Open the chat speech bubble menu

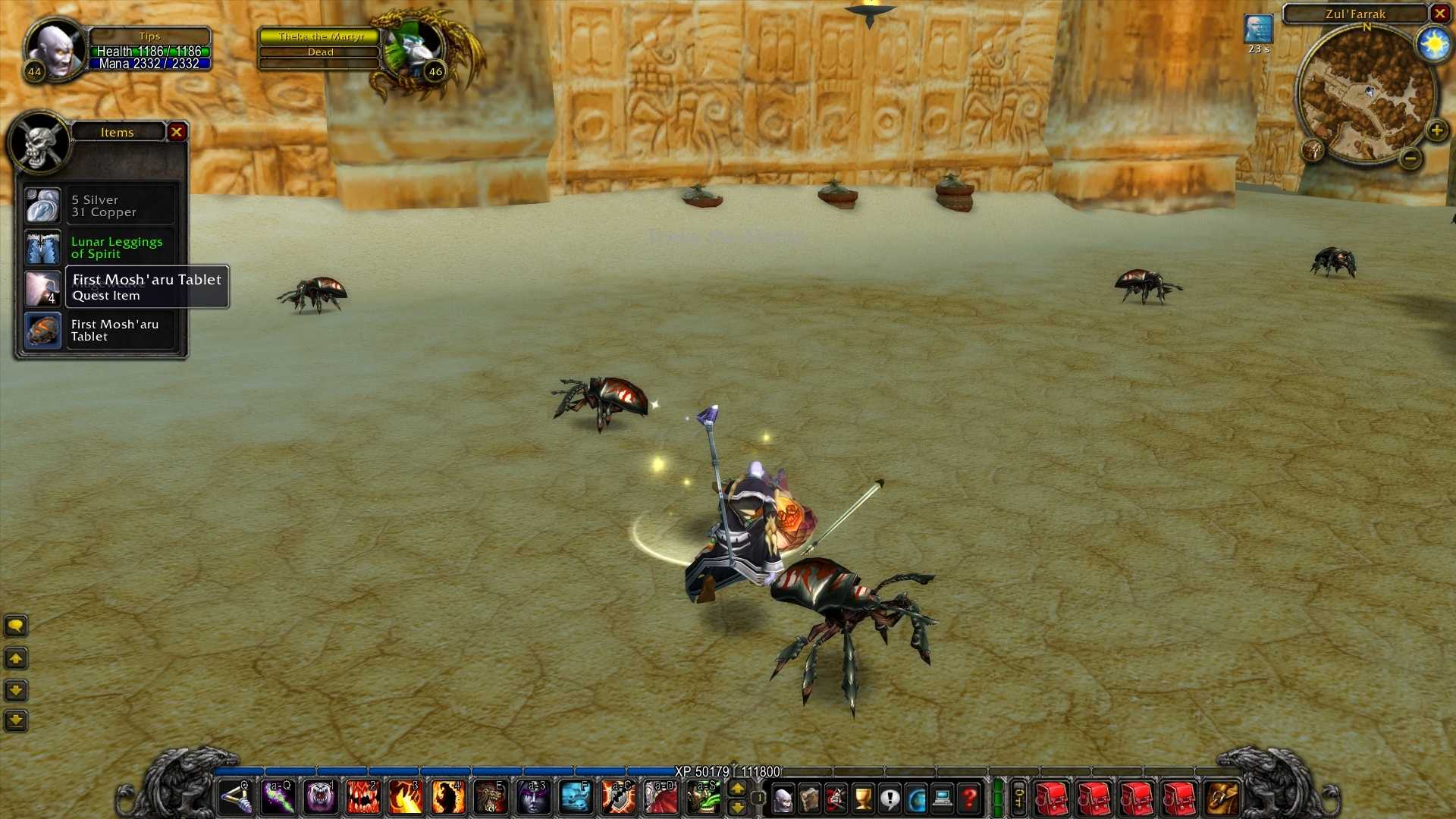click(16, 626)
